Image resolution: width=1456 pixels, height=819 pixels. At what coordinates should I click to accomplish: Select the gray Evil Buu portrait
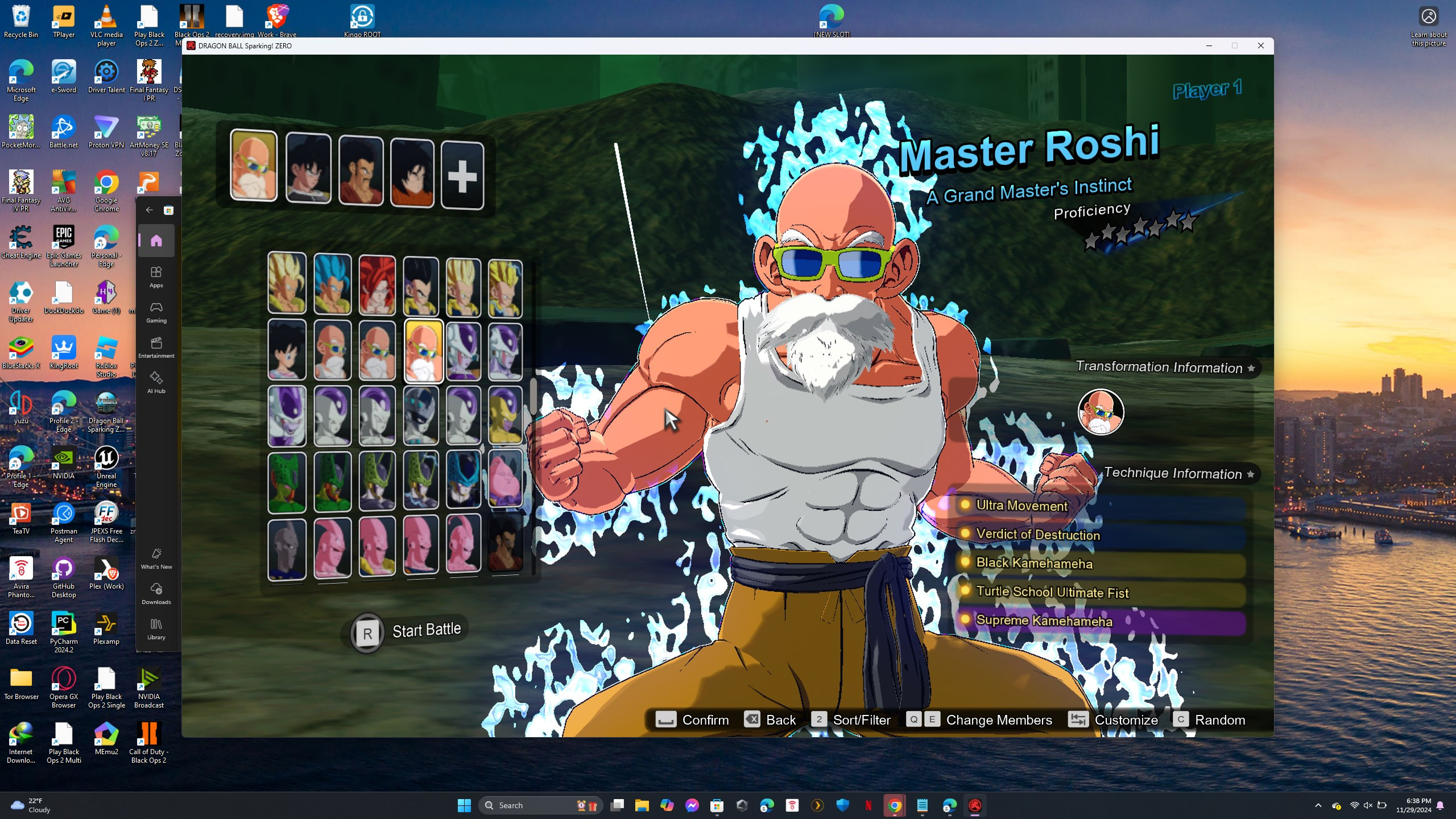[287, 548]
